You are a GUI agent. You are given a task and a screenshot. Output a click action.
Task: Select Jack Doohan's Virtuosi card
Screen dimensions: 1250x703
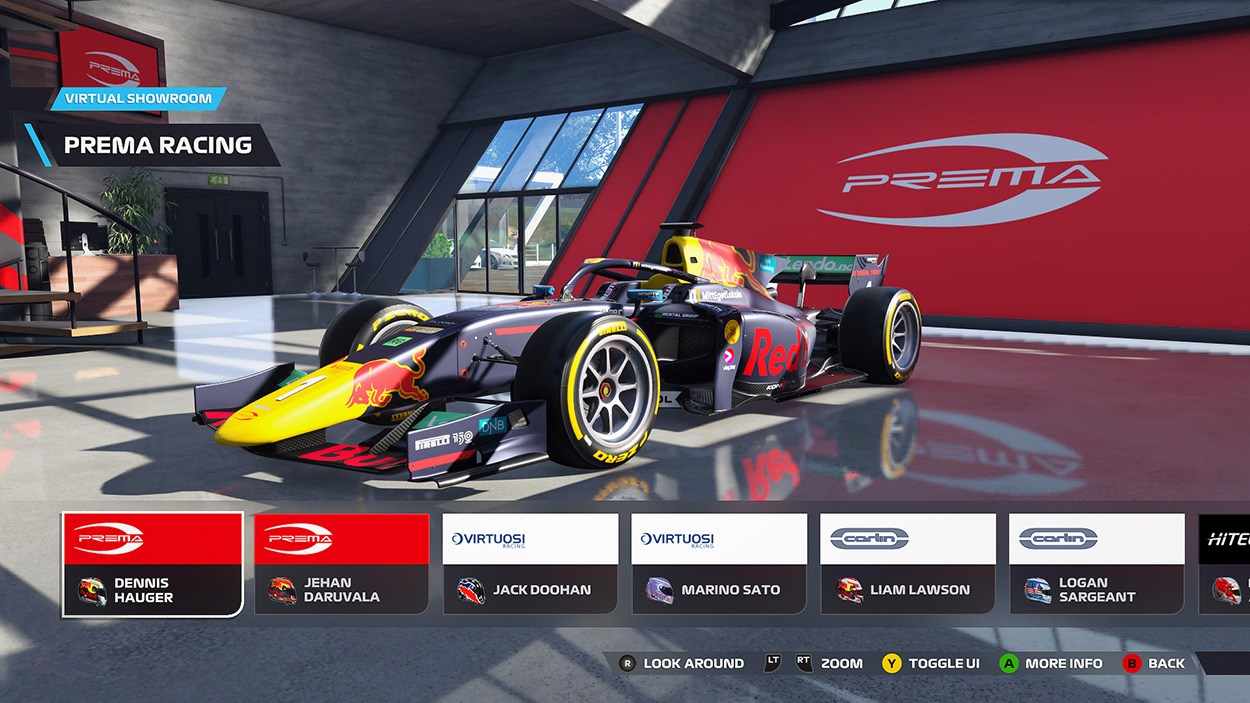coord(530,564)
